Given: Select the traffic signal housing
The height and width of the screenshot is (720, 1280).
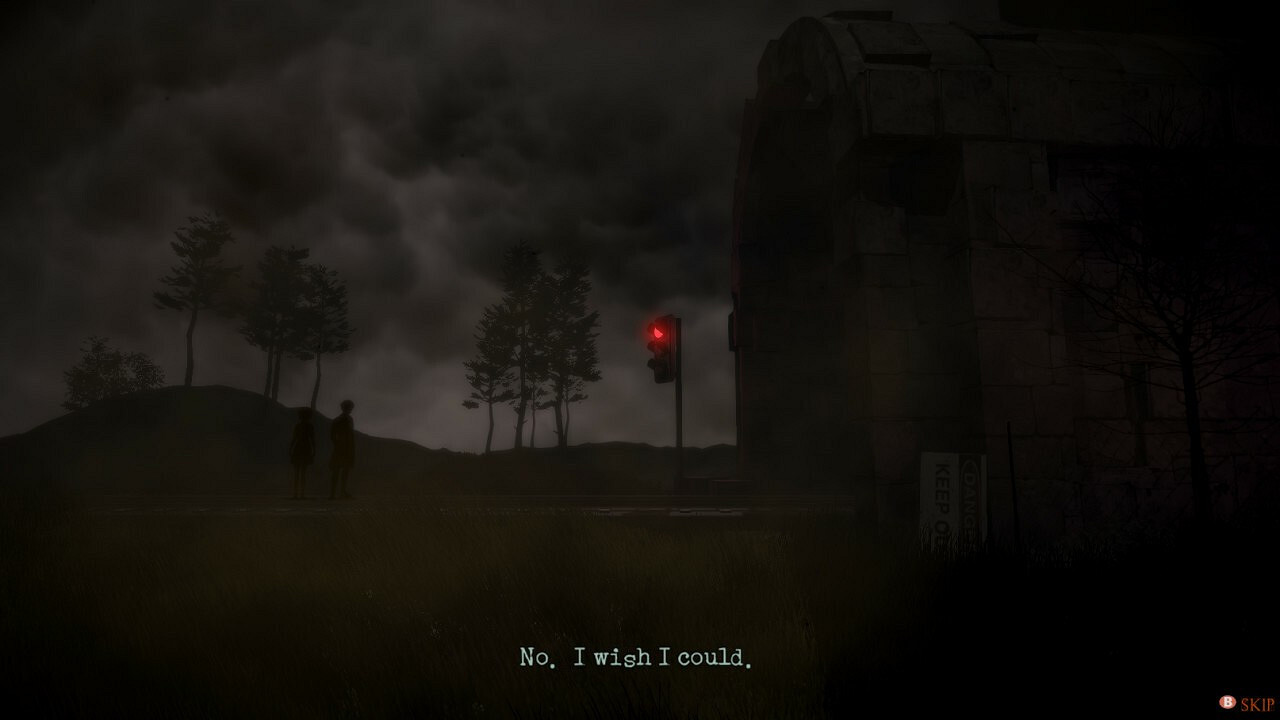Looking at the screenshot, I should click(x=661, y=350).
